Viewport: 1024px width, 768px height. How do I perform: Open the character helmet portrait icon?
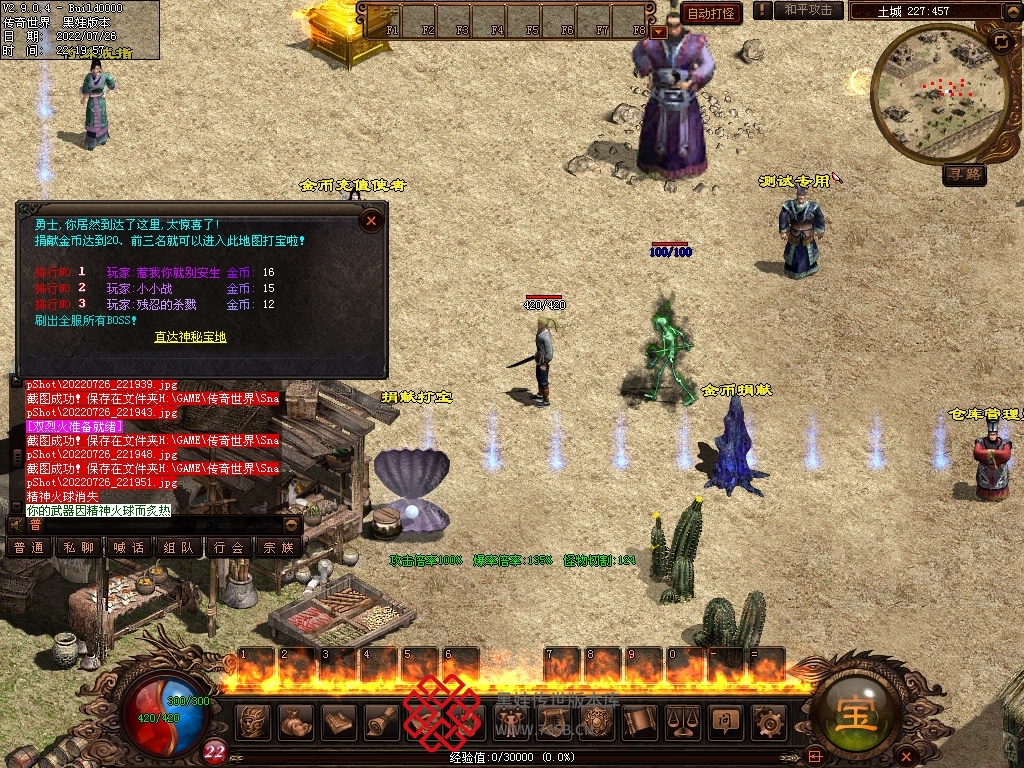point(254,721)
